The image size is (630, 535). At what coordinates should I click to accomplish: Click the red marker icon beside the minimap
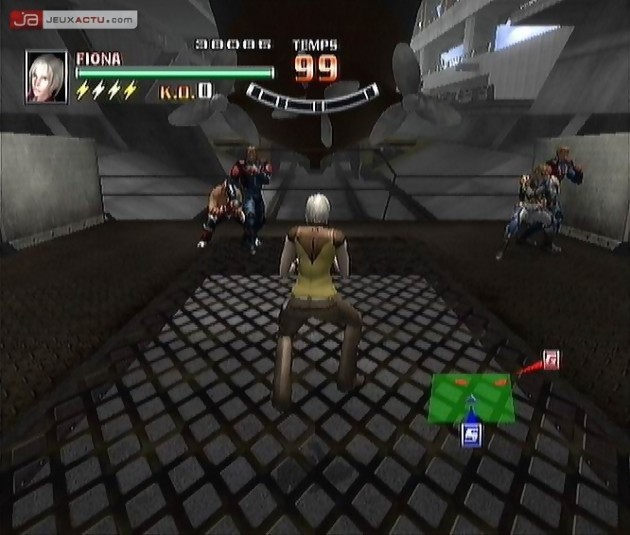pos(549,359)
